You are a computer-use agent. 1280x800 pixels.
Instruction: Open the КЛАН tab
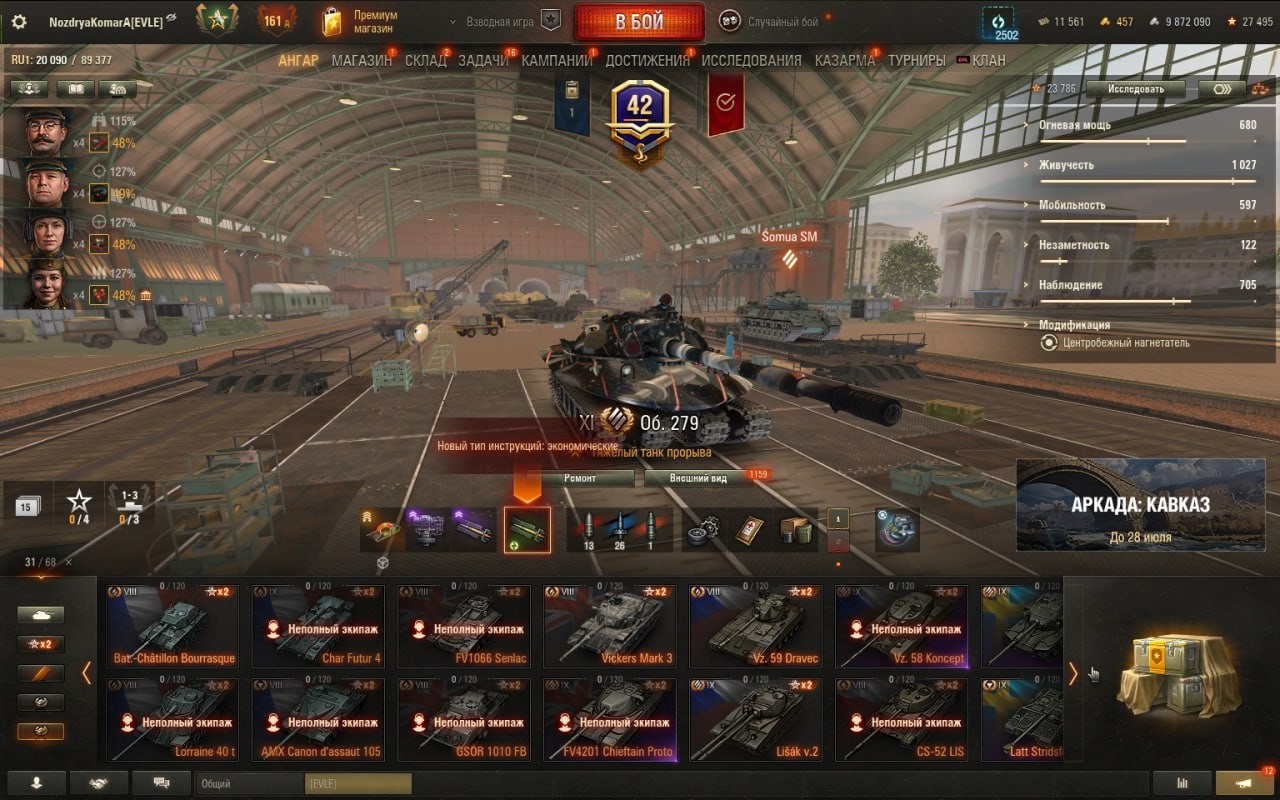tap(988, 60)
